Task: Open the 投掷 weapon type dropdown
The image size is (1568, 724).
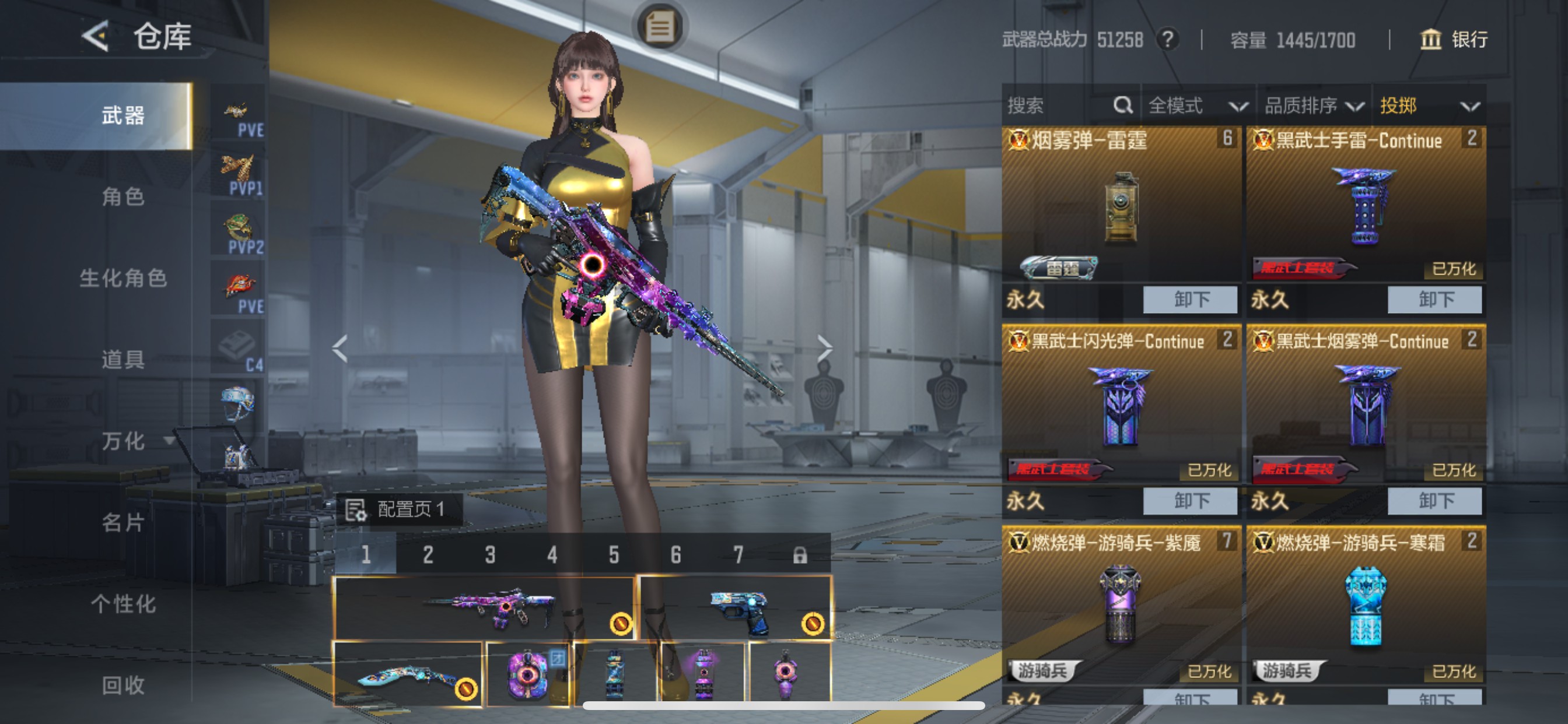Action: coord(1428,106)
